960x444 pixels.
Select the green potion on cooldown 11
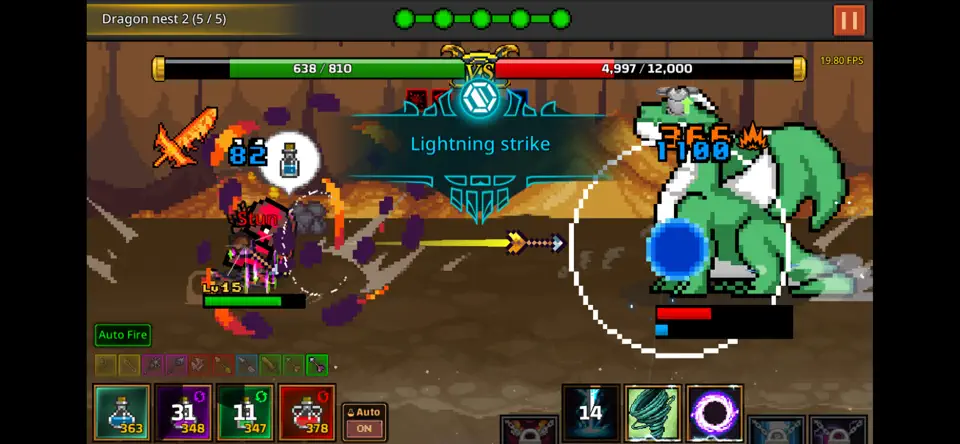coord(245,412)
